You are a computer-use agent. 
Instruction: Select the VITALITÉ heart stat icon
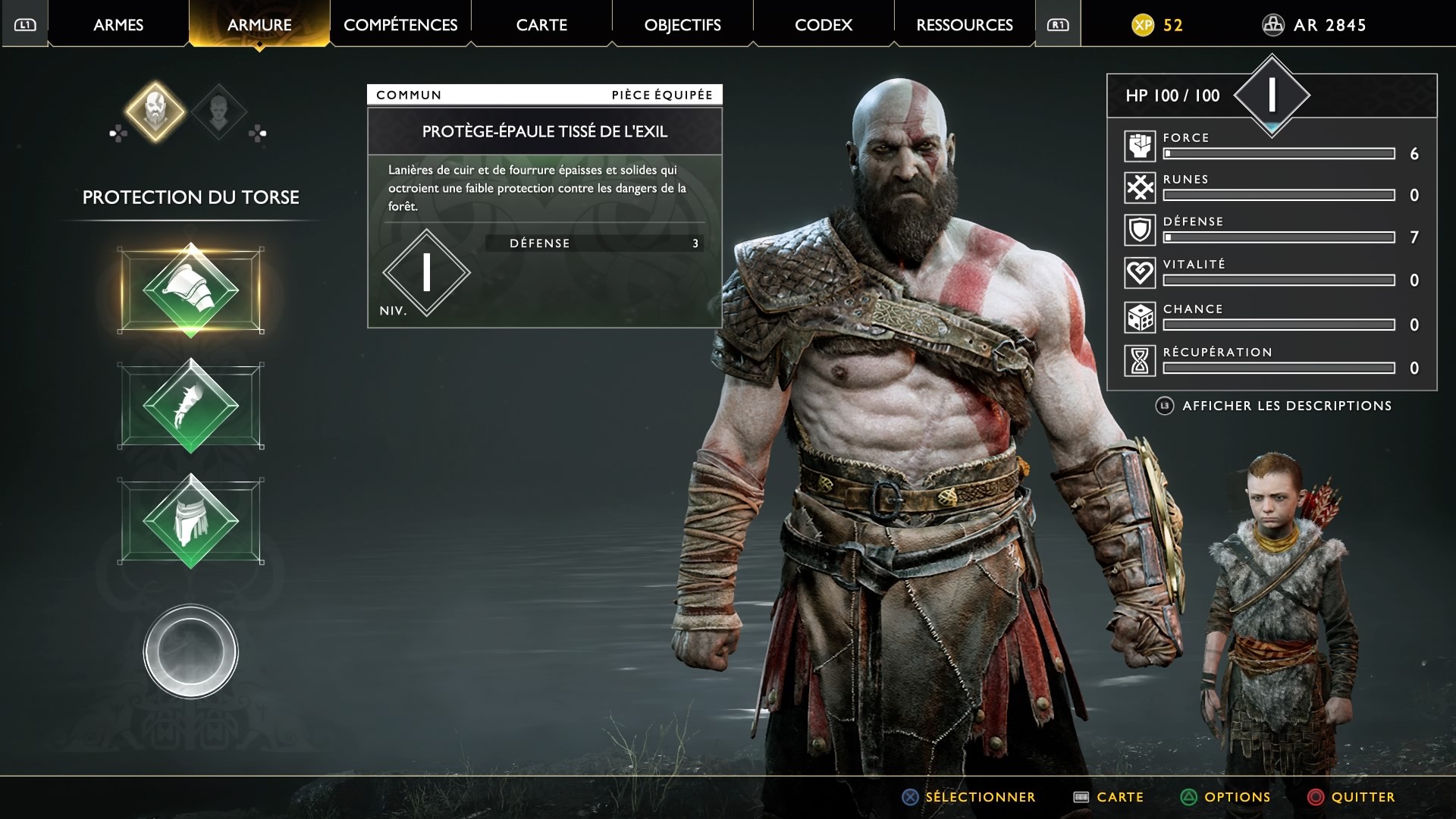[x=1140, y=273]
